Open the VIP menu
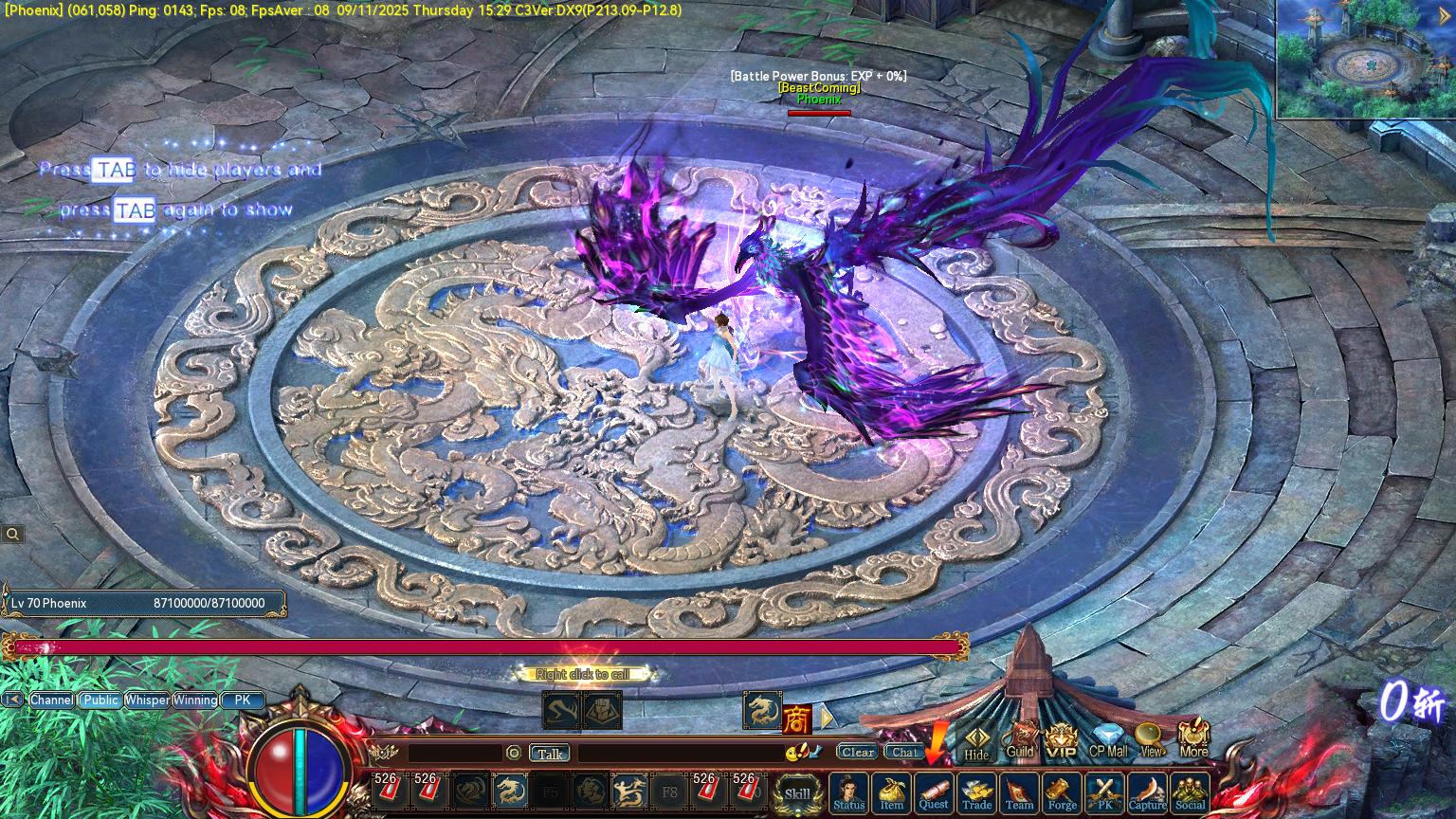 [1061, 741]
